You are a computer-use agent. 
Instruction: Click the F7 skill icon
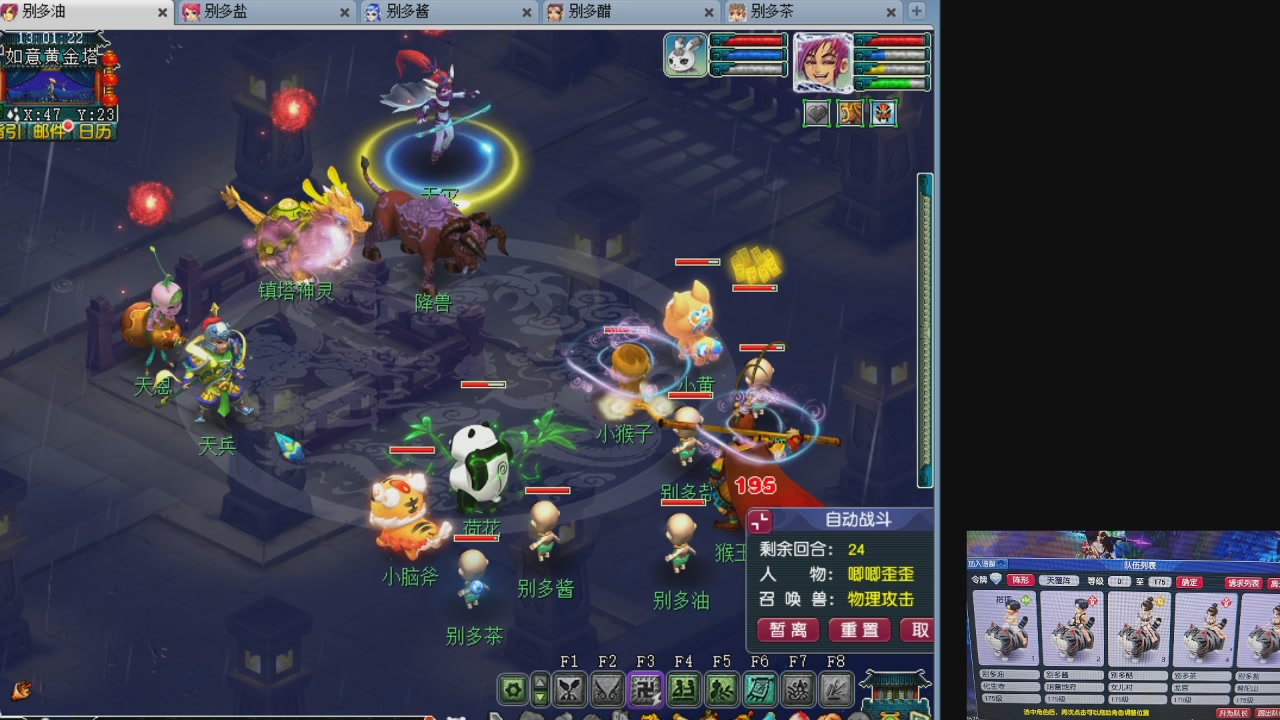pos(798,689)
